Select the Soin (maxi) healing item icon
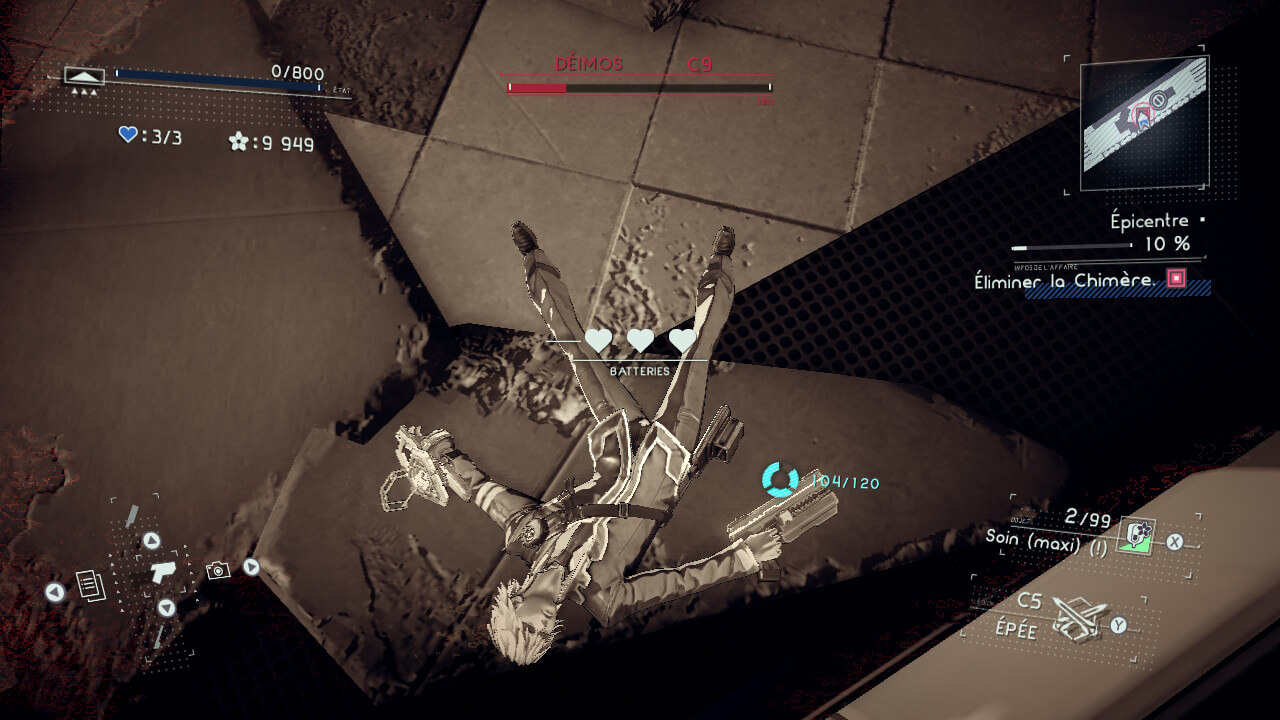 pos(1135,535)
